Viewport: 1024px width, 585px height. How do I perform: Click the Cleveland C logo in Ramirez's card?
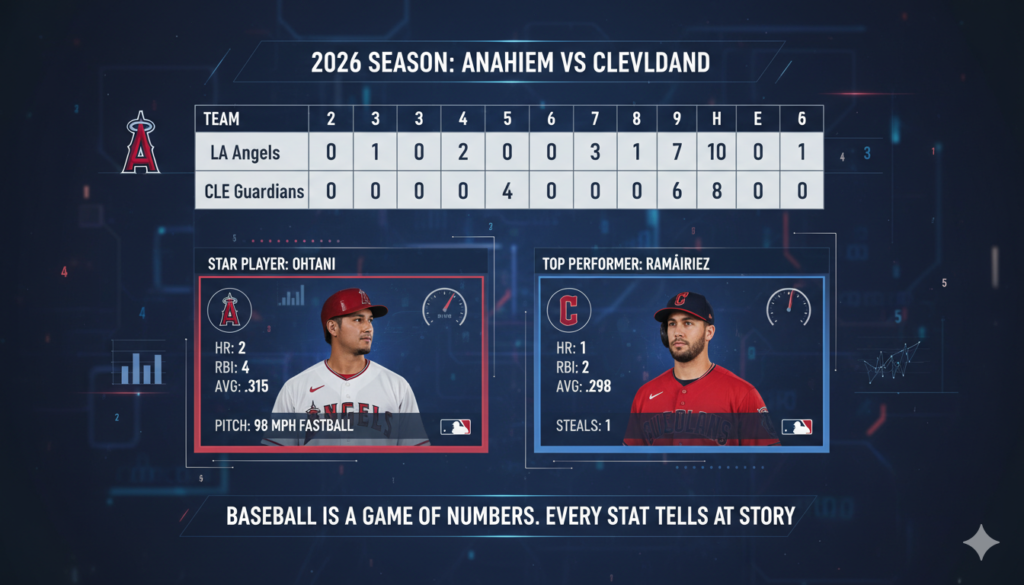click(568, 310)
